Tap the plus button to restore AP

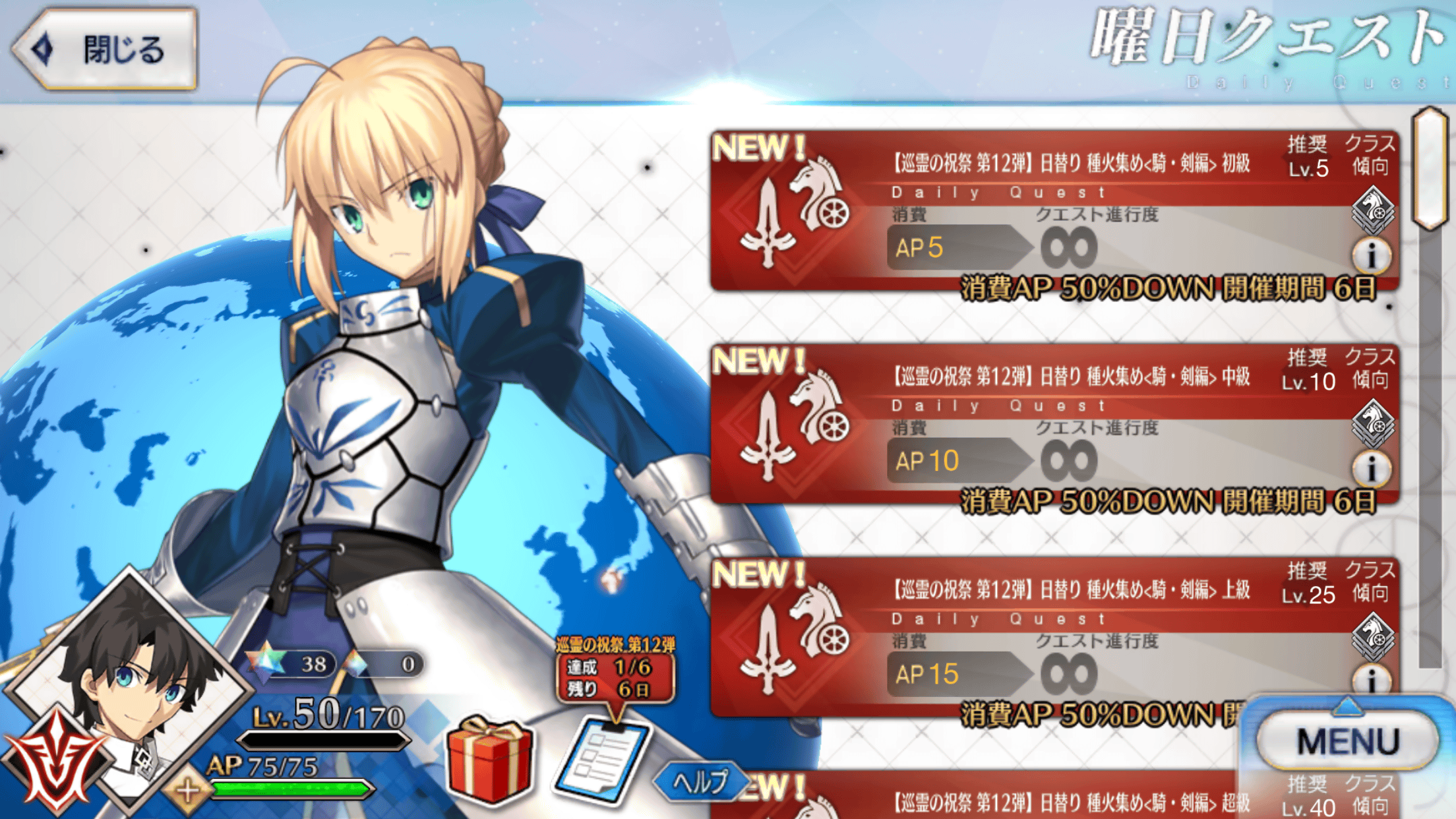tap(188, 789)
